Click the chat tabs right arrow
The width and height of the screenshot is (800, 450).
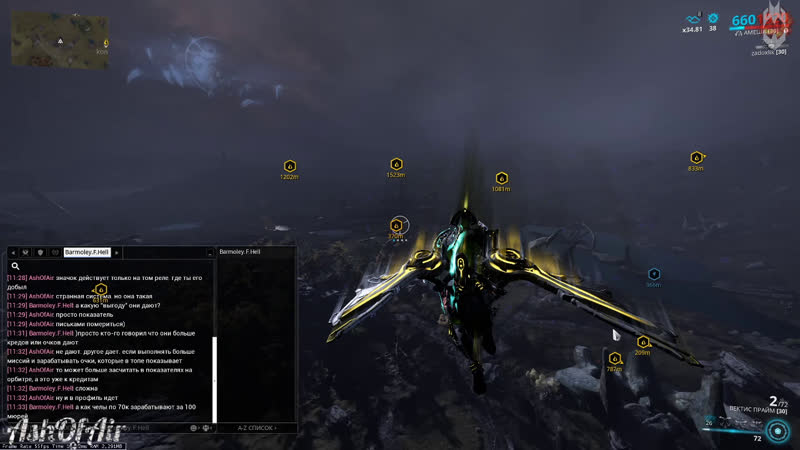pos(117,253)
